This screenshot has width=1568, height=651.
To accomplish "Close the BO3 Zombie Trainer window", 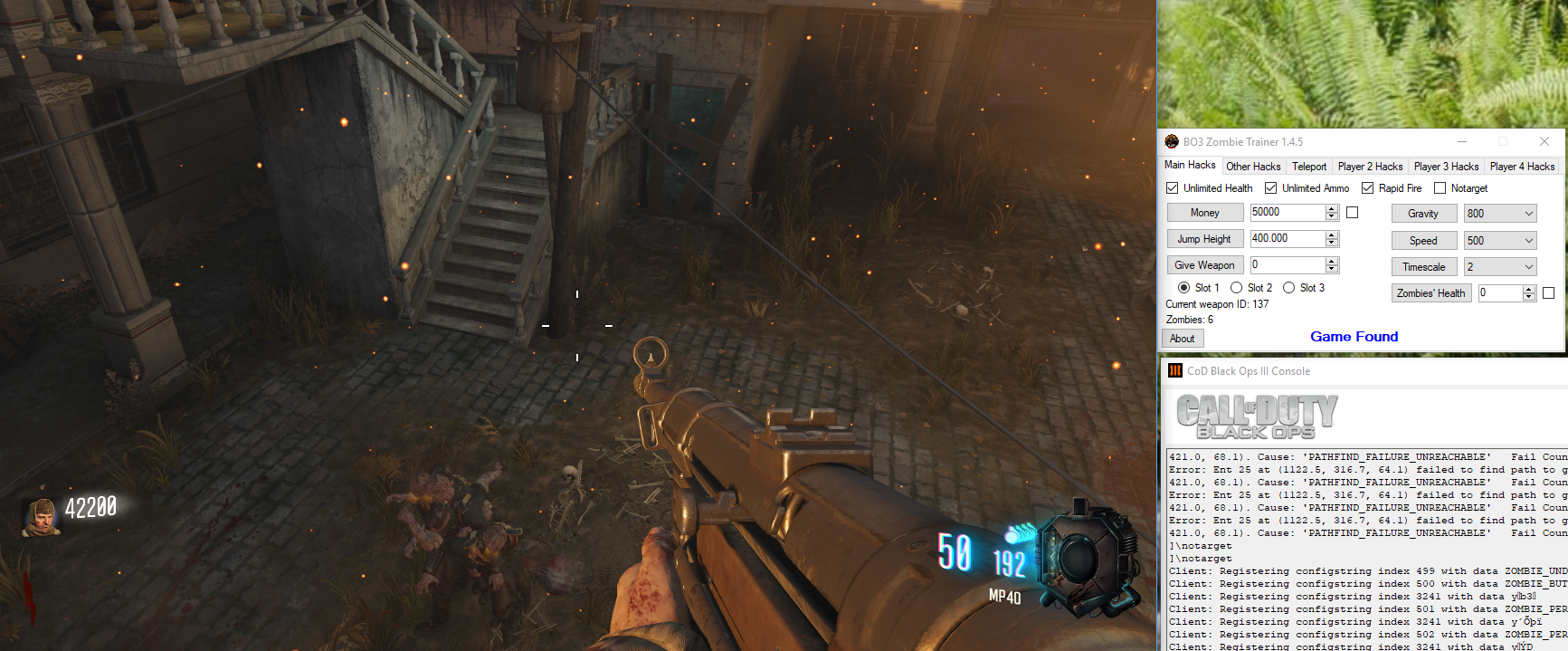I will tap(1544, 141).
